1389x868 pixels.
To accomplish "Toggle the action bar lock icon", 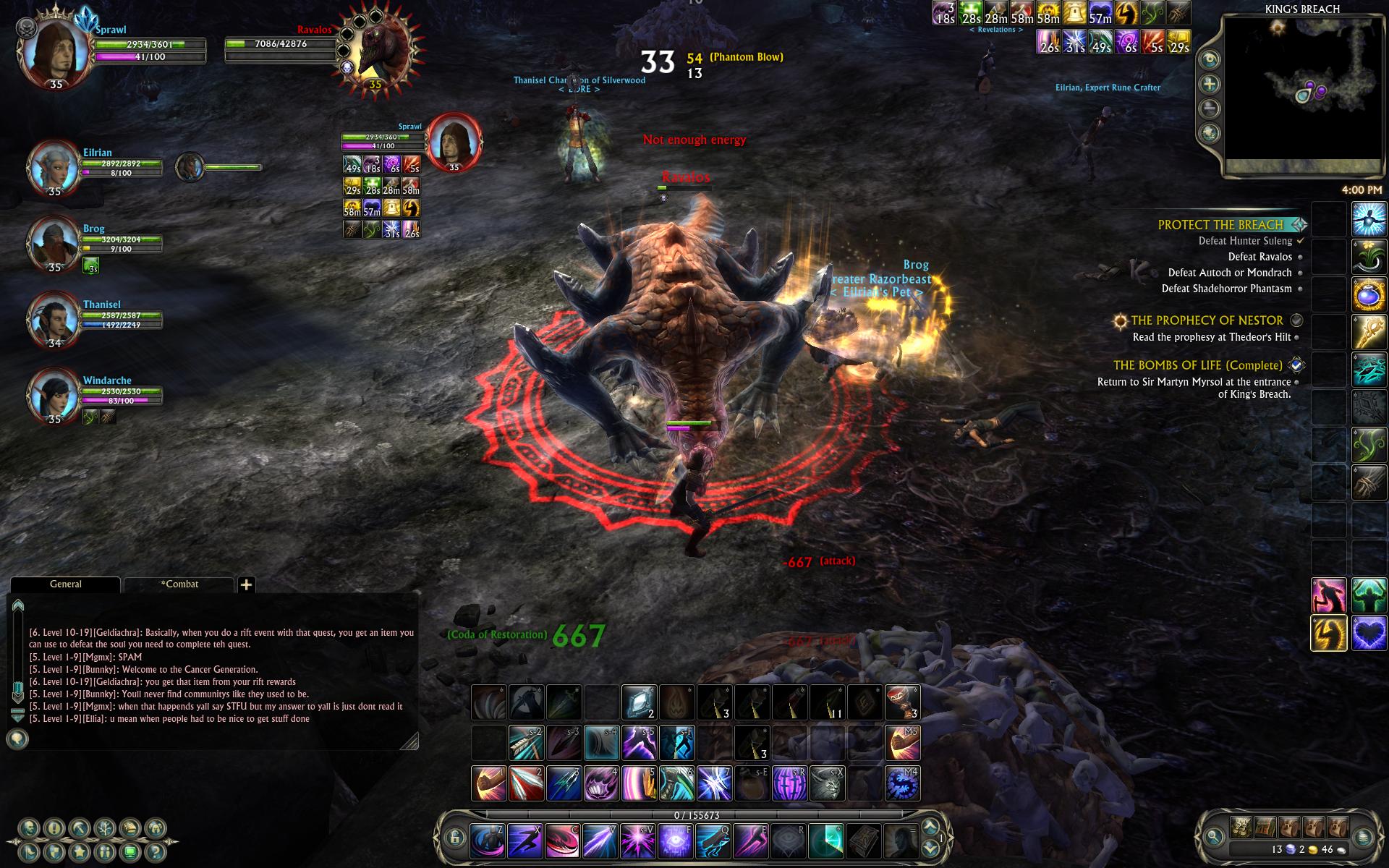I will (x=454, y=838).
